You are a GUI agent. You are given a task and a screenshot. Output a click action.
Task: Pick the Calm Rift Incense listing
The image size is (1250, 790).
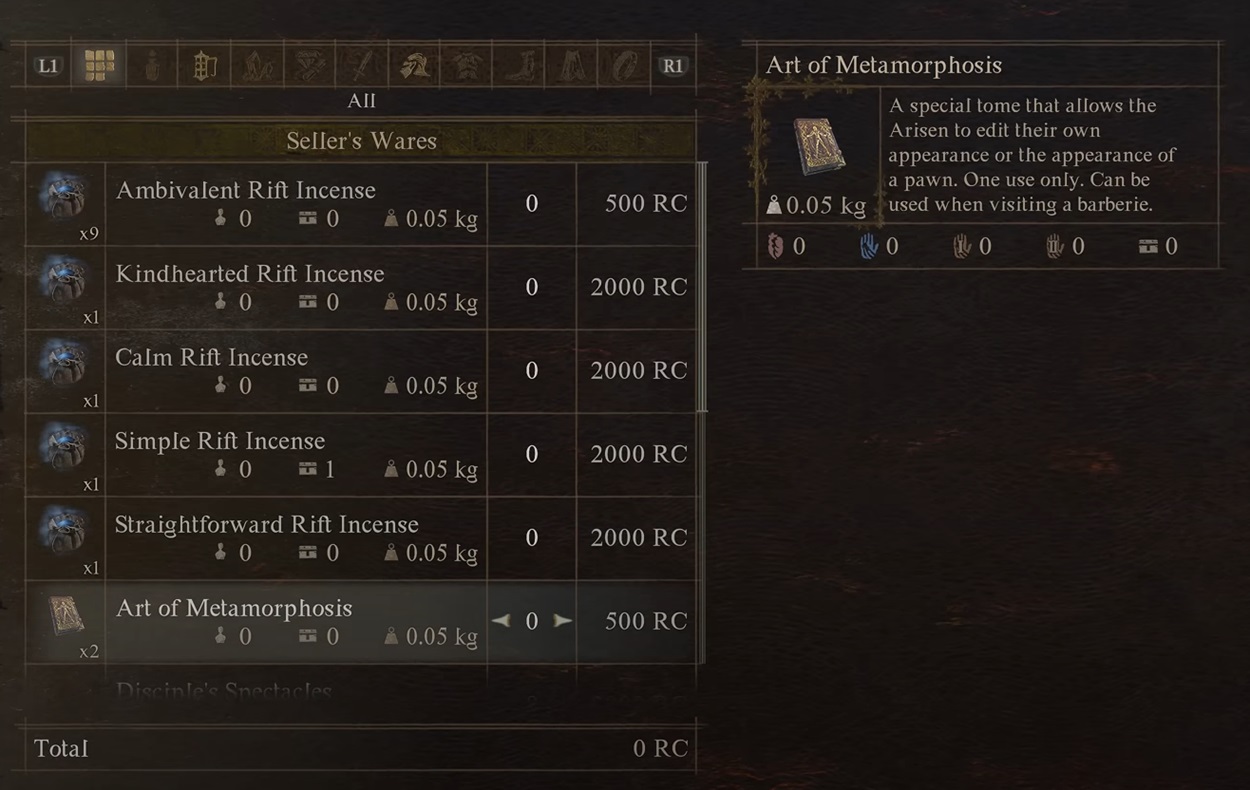(x=300, y=371)
